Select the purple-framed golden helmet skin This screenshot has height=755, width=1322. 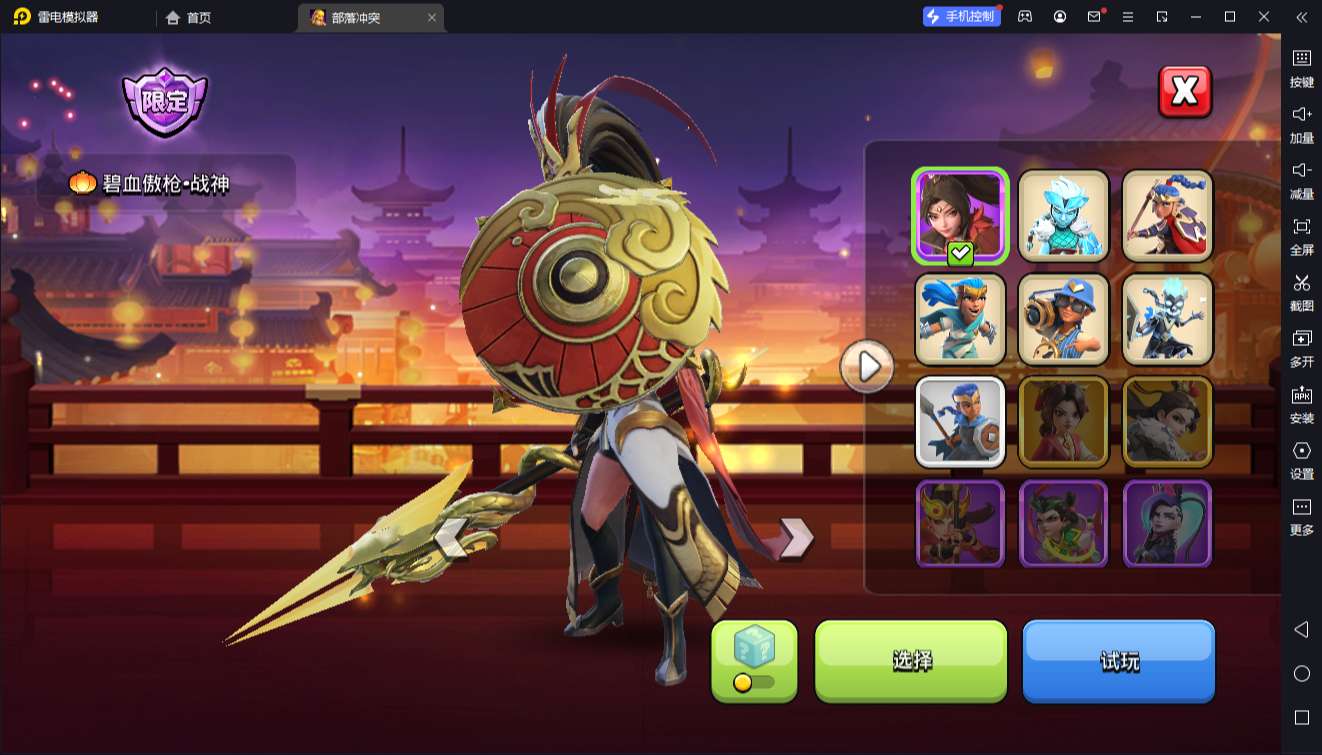pyautogui.click(x=960, y=524)
